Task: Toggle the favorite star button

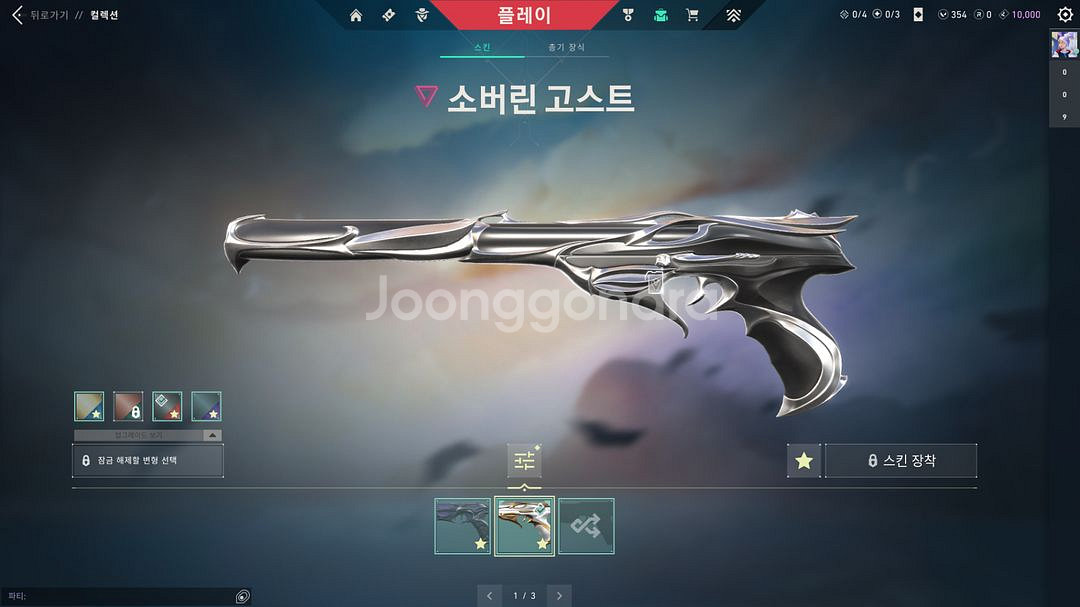Action: tap(803, 461)
